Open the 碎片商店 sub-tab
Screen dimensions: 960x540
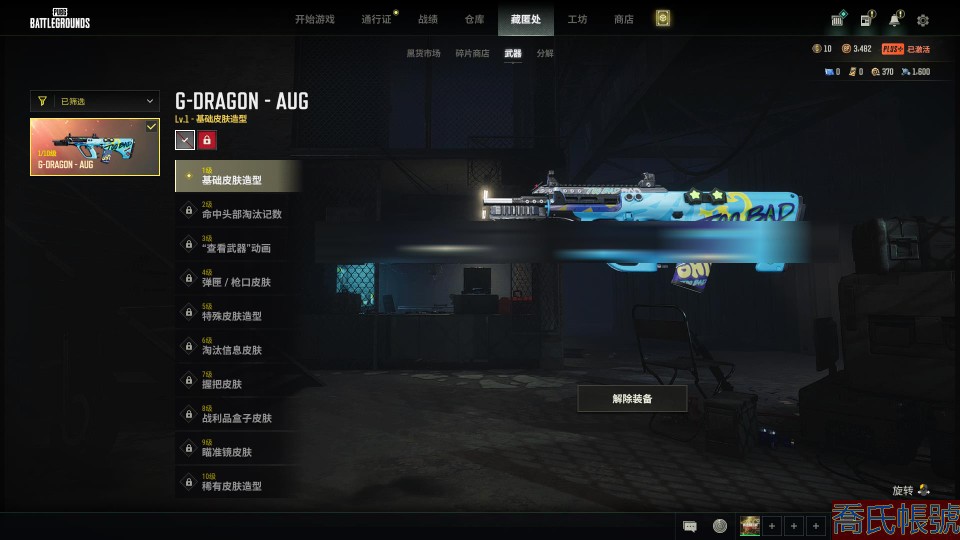pyautogui.click(x=473, y=53)
